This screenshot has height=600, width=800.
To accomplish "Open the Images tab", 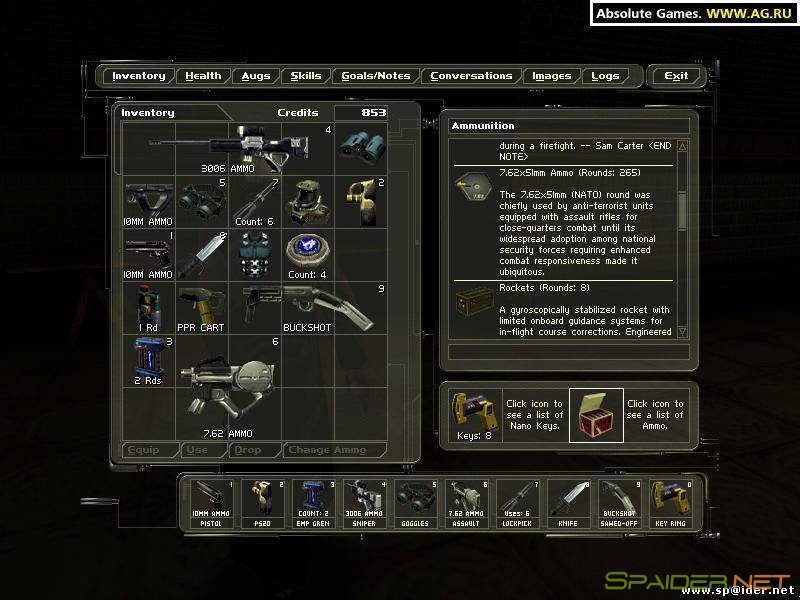I will point(552,76).
